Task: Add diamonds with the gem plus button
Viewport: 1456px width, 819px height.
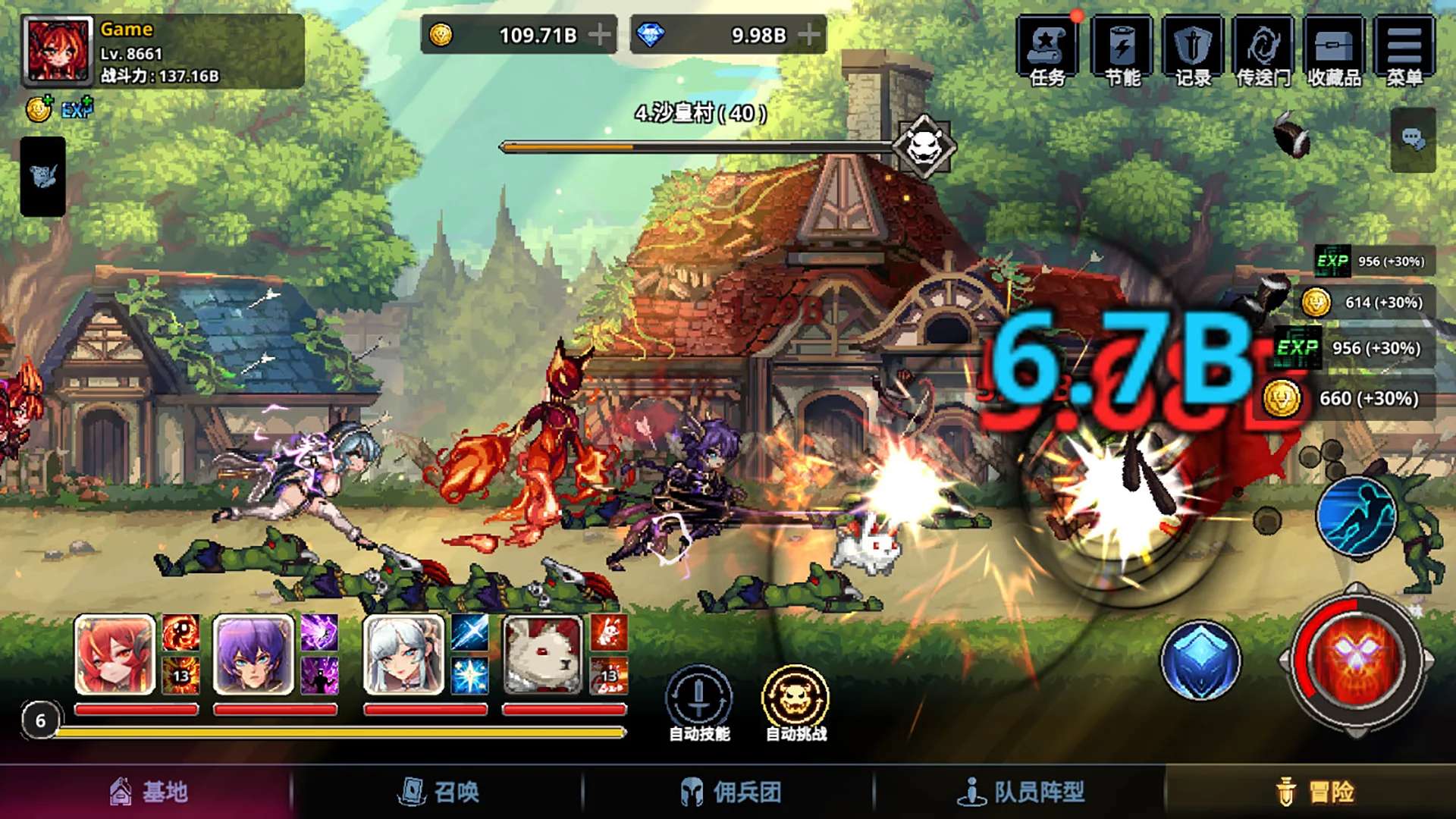Action: click(809, 35)
